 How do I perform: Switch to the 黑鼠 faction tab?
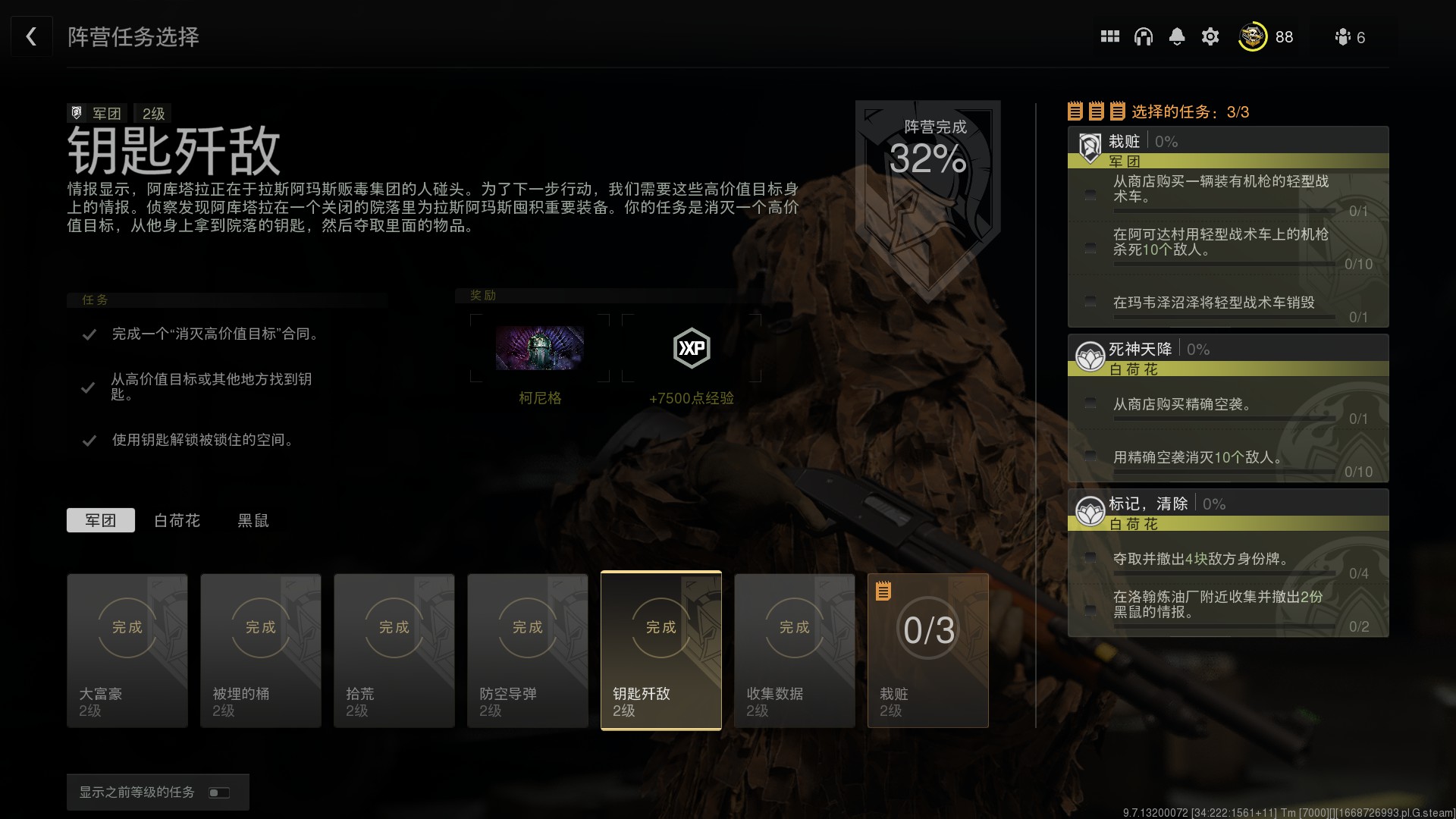[x=253, y=520]
